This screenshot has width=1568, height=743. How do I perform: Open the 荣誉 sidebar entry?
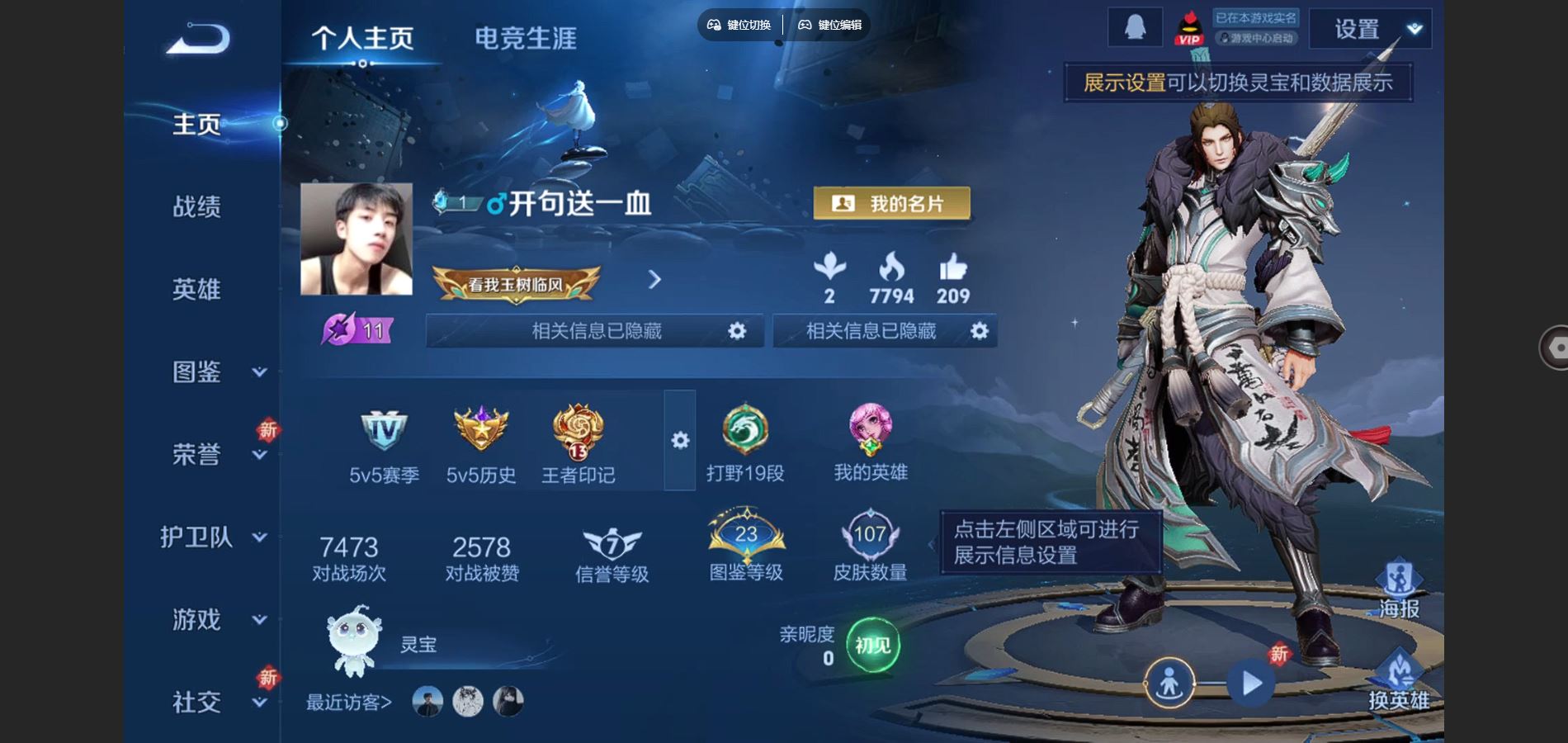tap(215, 454)
